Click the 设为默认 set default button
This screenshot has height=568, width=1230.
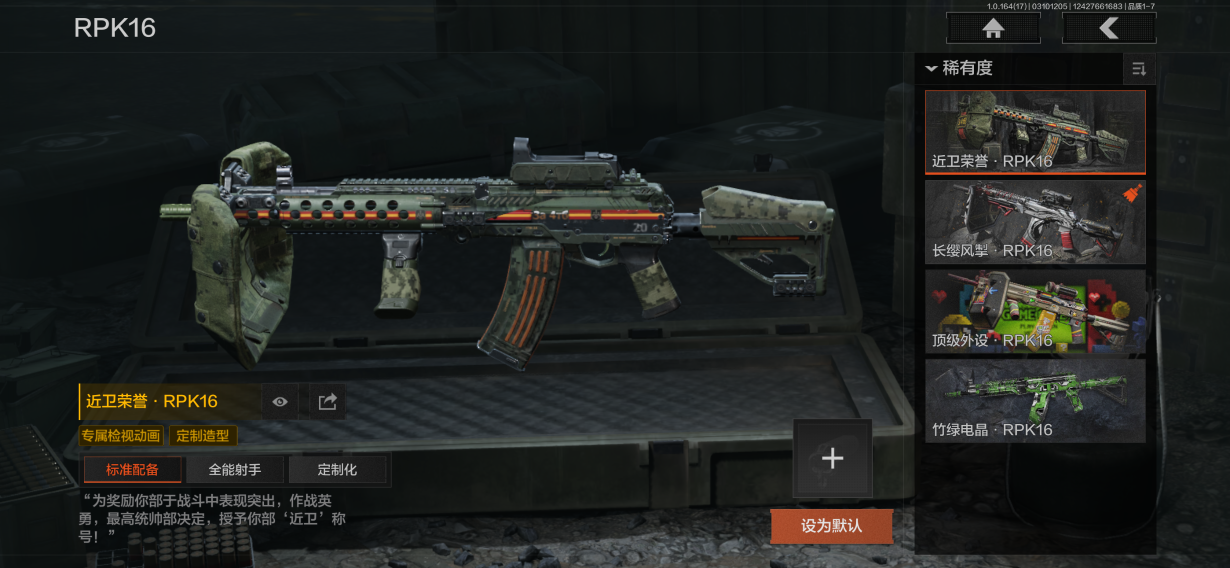tap(831, 525)
